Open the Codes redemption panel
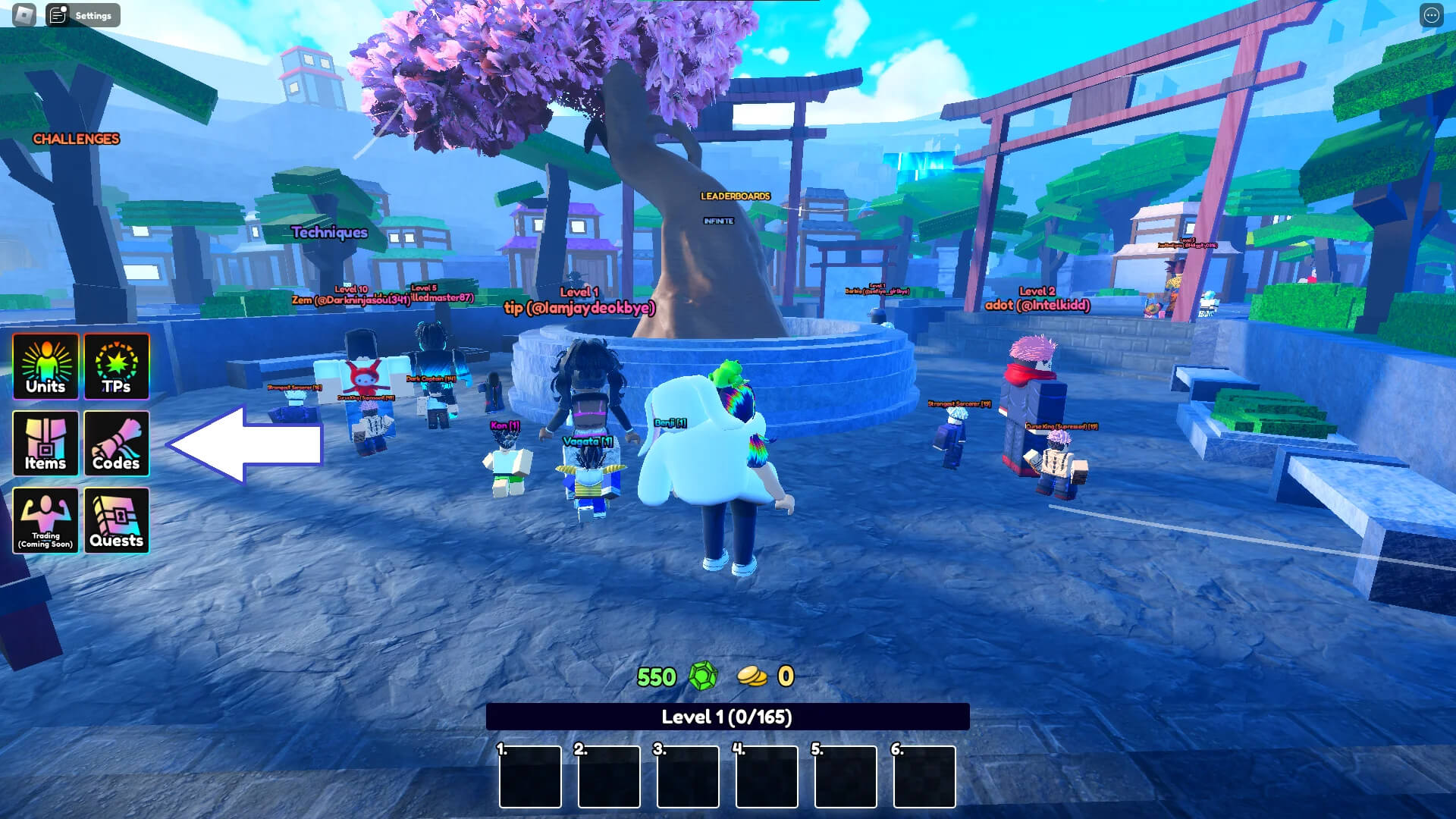The height and width of the screenshot is (819, 1456). [x=117, y=444]
